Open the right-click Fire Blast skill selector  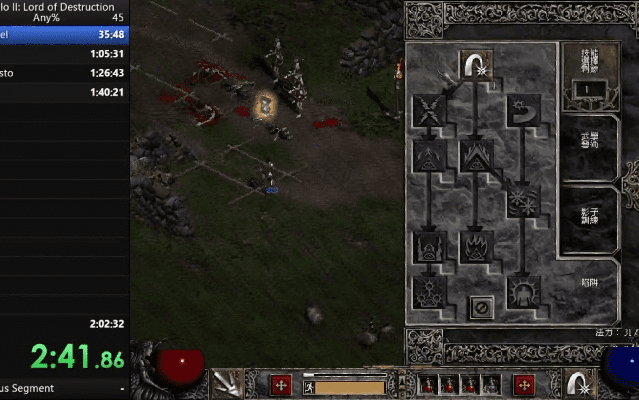click(575, 383)
